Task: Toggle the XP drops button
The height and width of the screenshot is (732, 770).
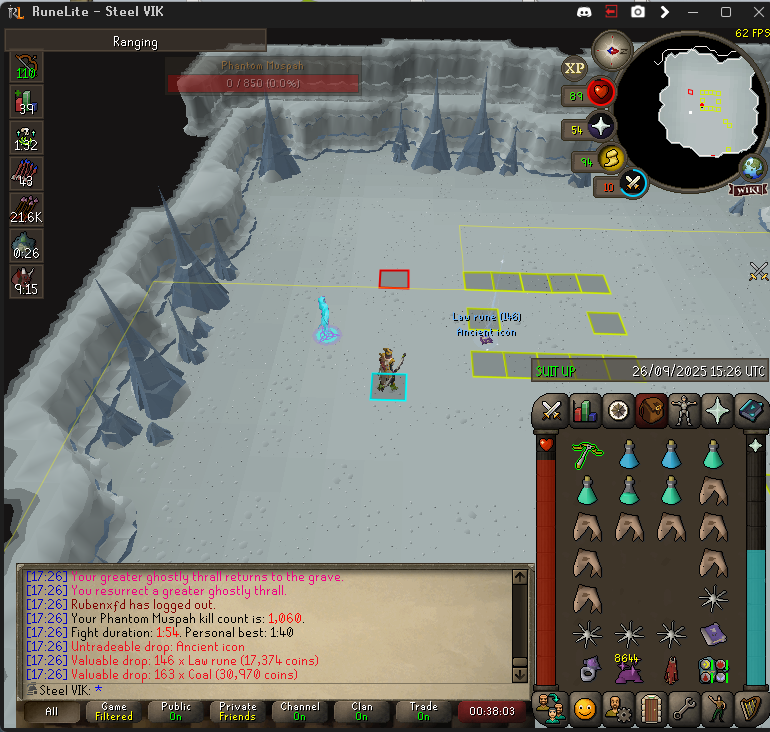Action: pos(574,68)
